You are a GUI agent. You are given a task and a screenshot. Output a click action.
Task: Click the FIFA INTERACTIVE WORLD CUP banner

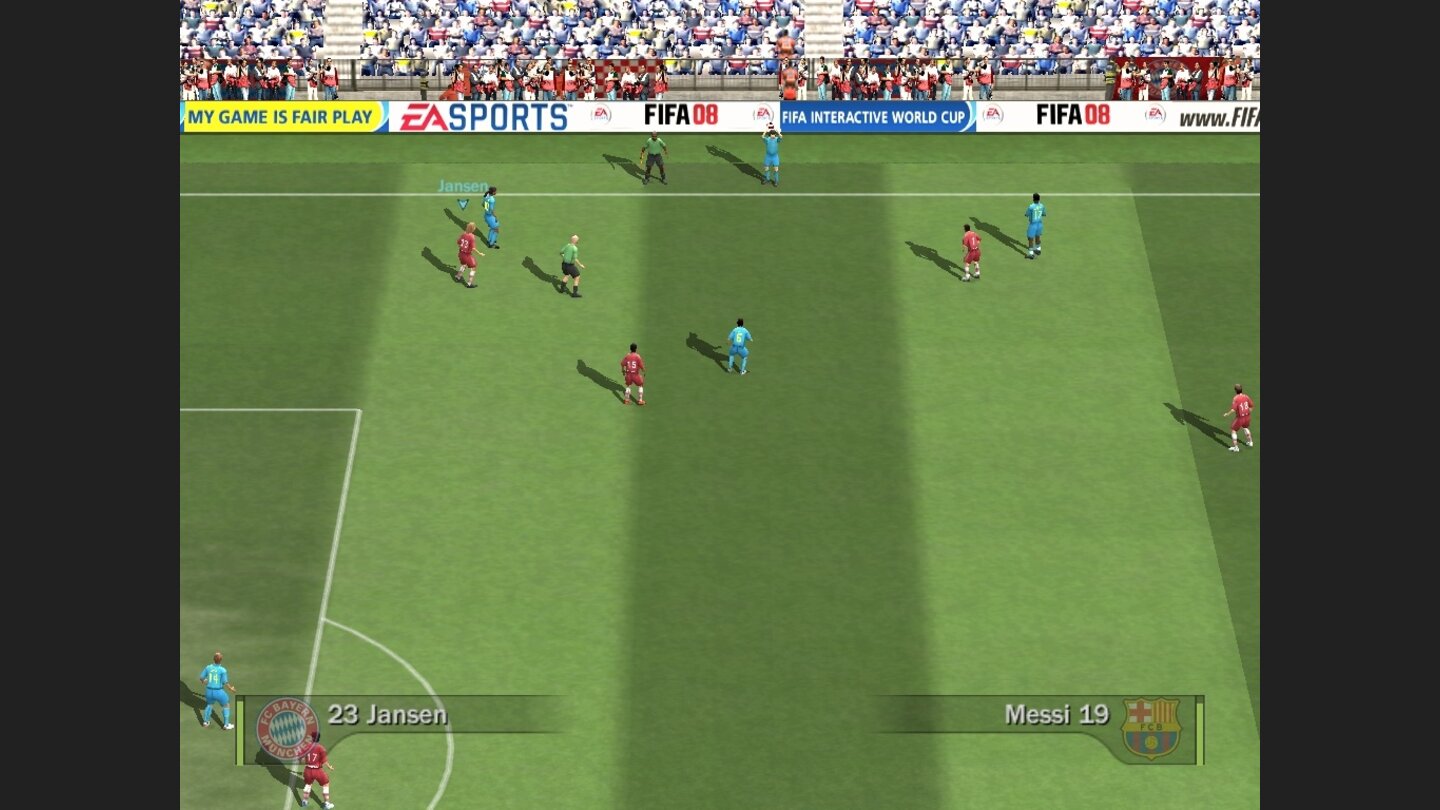pos(875,116)
